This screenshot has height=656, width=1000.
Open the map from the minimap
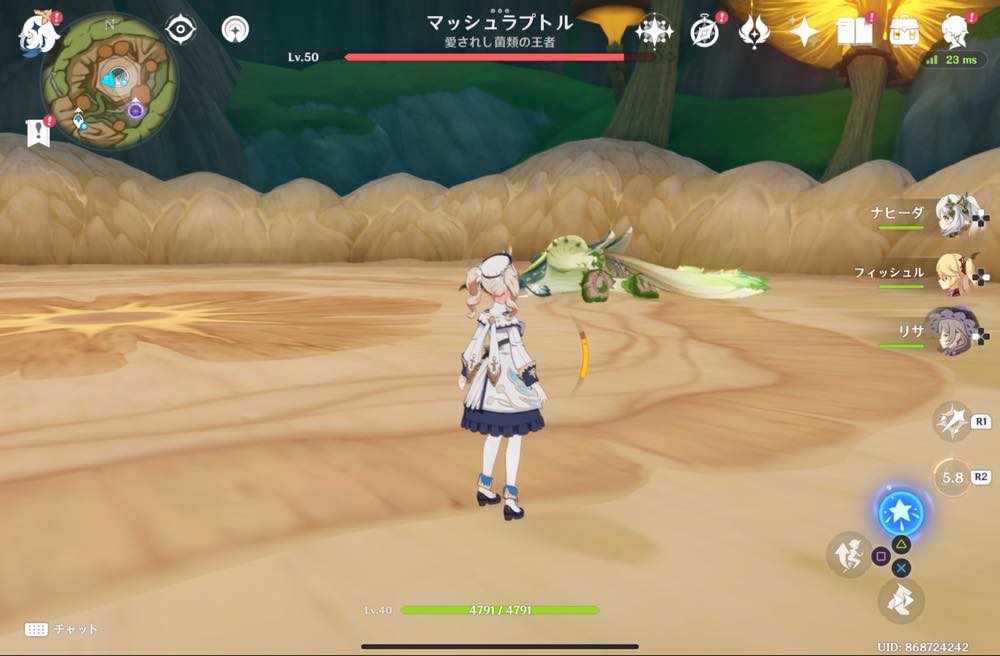[x=108, y=80]
